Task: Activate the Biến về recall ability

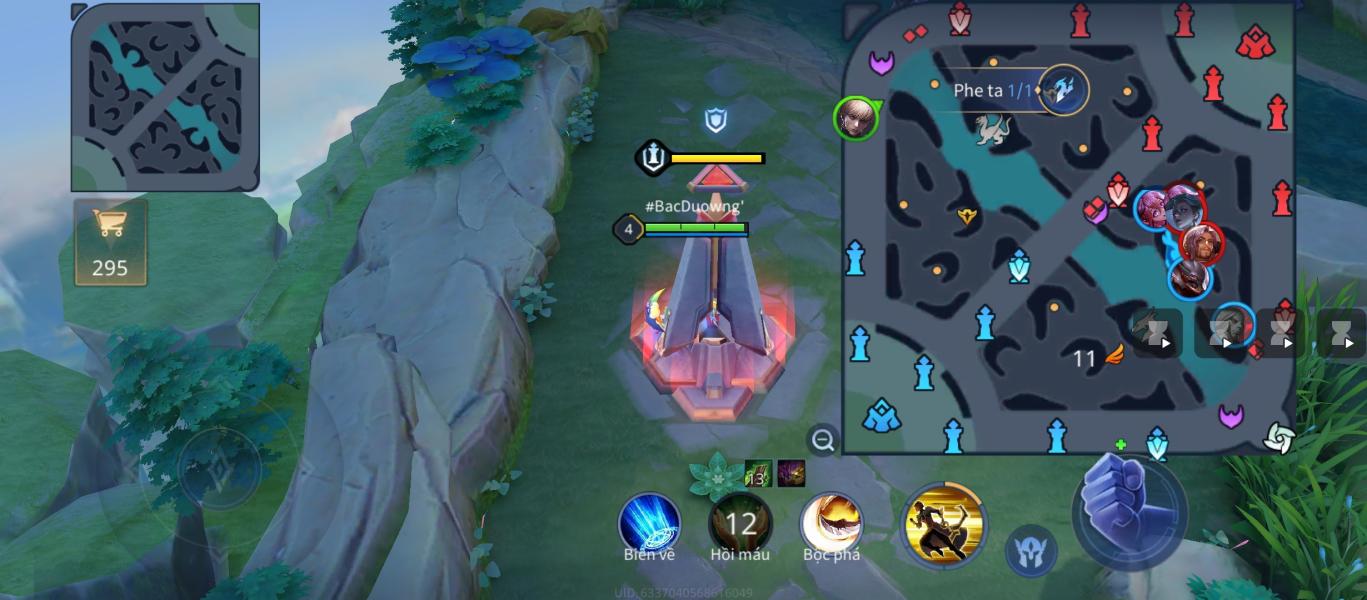Action: click(x=650, y=523)
